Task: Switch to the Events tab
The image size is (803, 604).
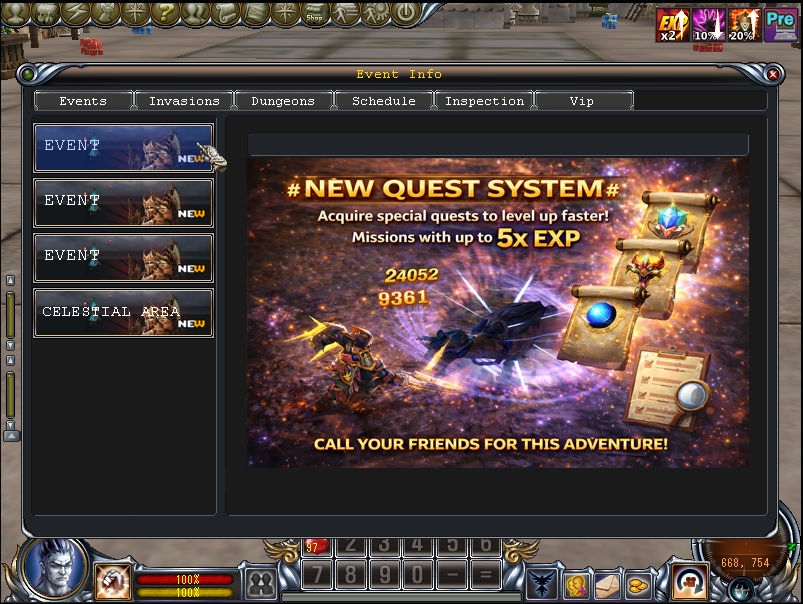Action: click(83, 101)
